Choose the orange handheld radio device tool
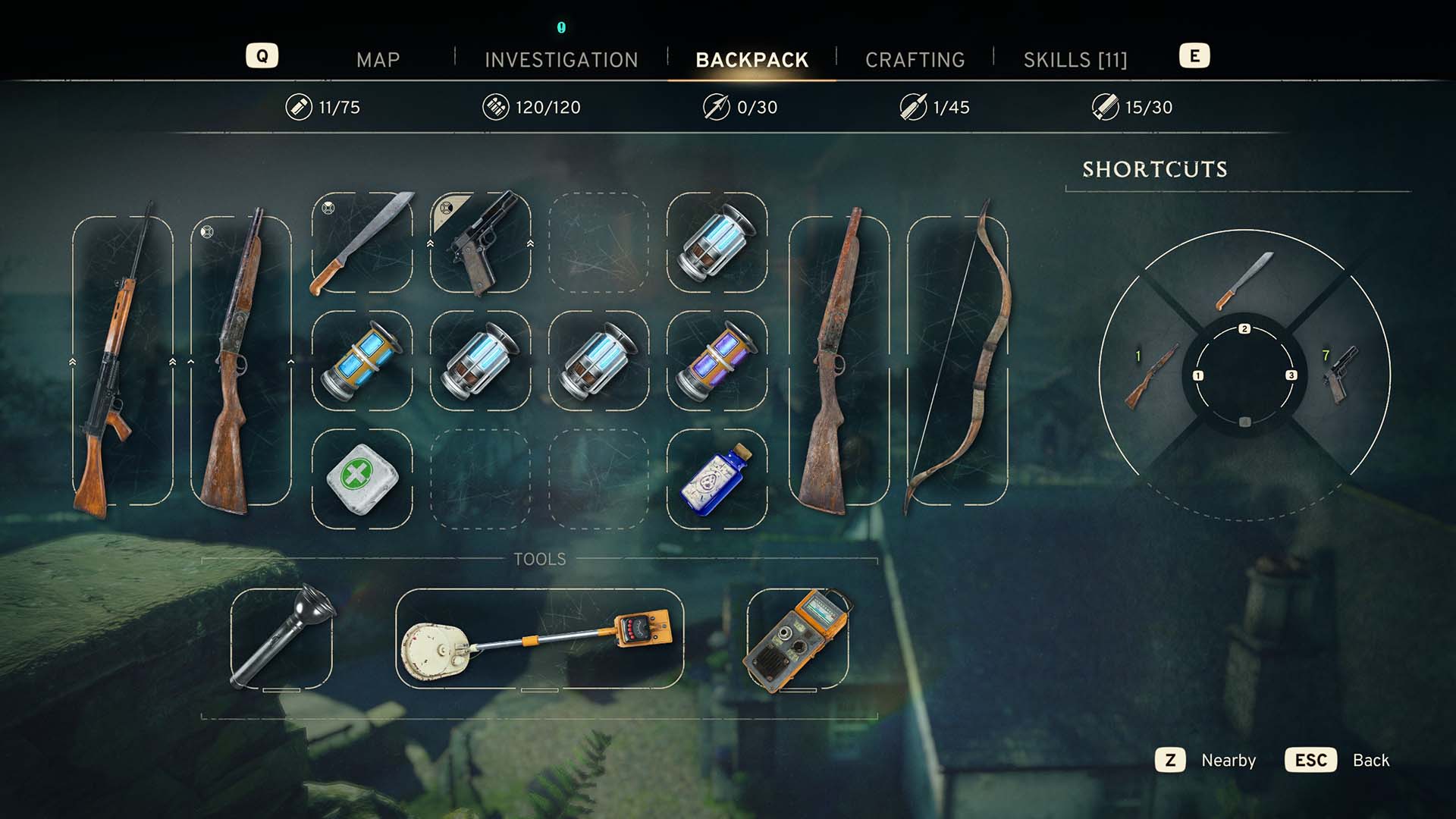This screenshot has width=1456, height=819. point(798,639)
